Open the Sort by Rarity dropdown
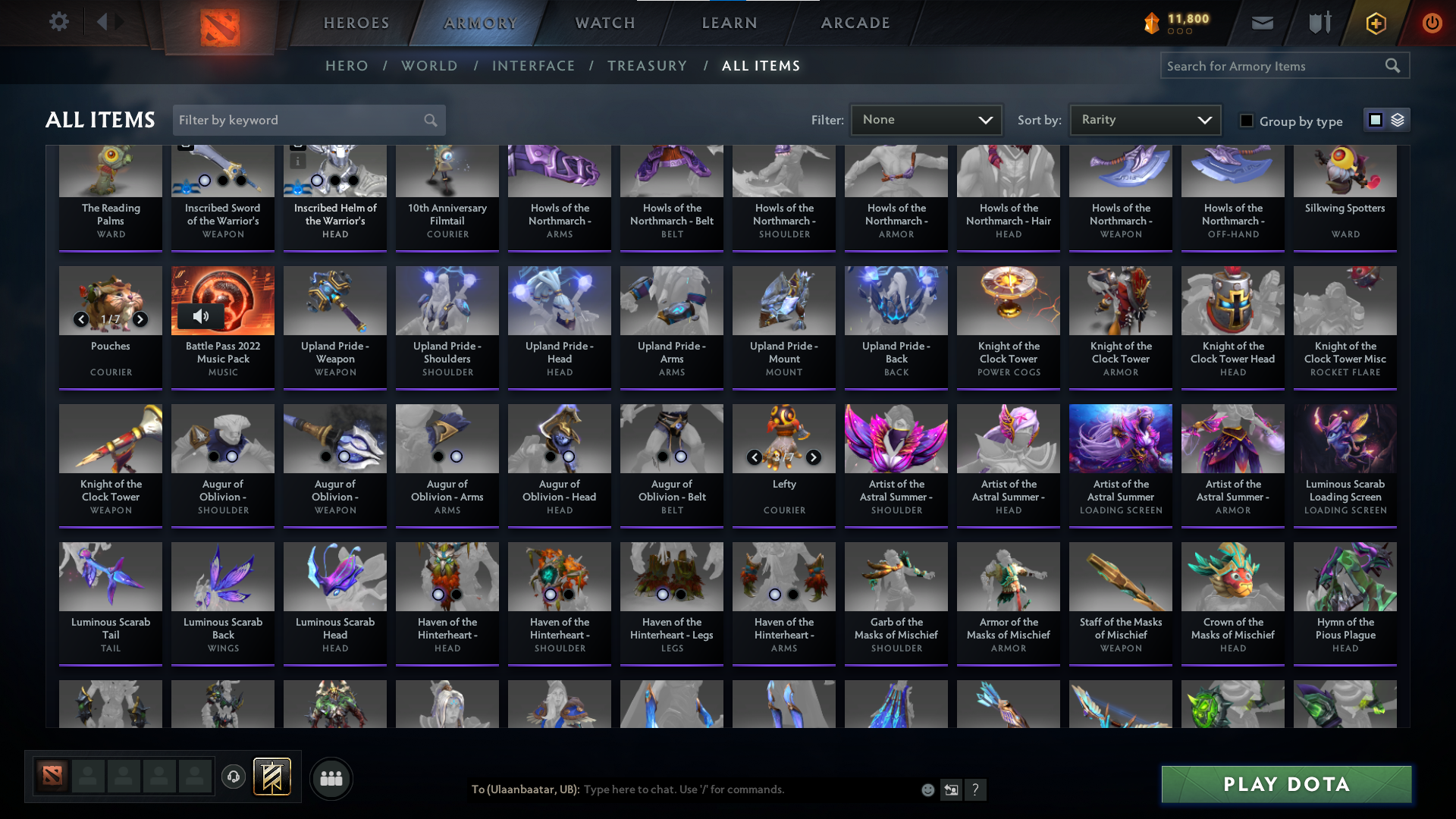 click(x=1144, y=119)
